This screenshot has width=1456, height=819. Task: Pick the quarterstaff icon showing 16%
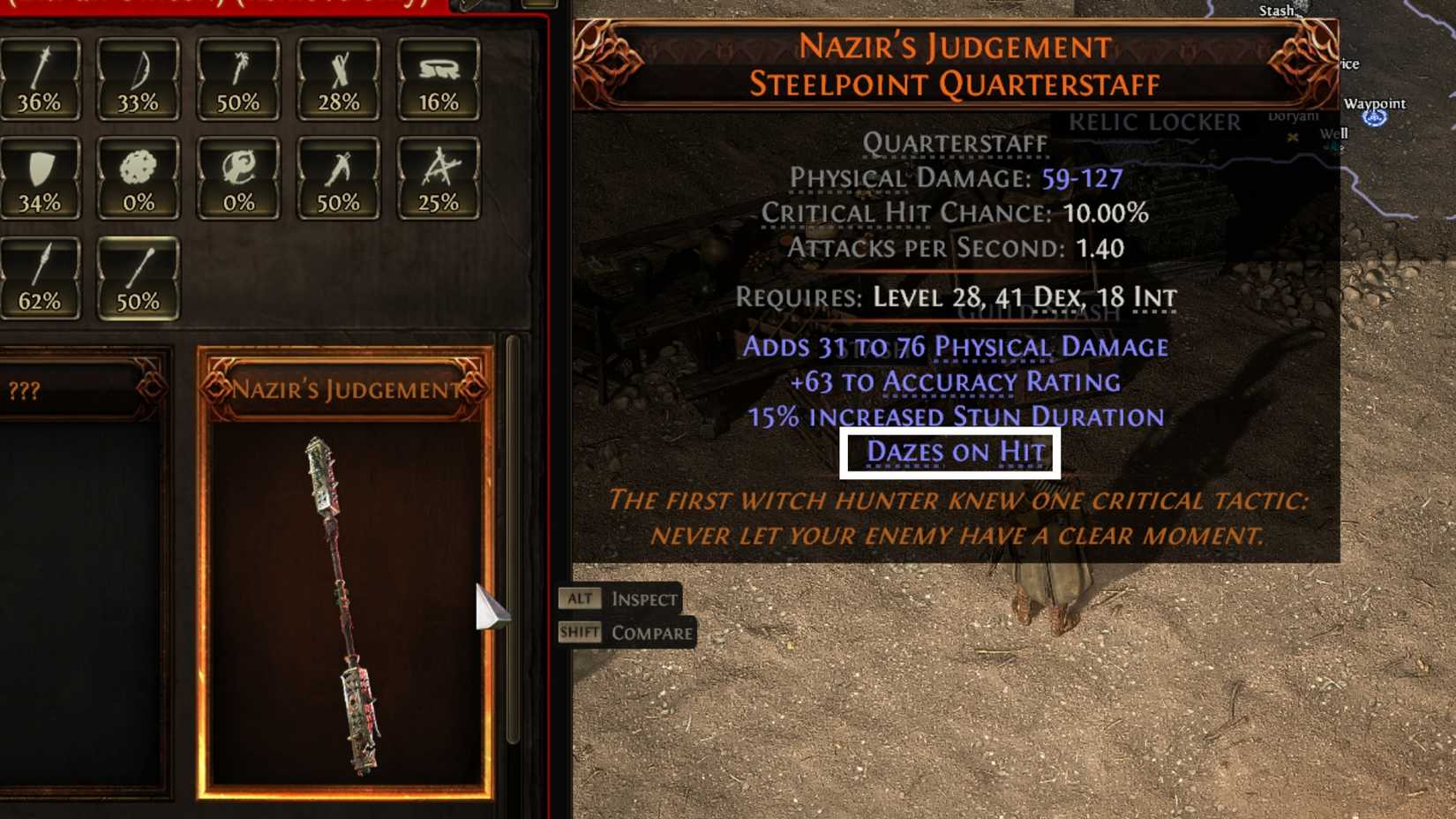439,79
